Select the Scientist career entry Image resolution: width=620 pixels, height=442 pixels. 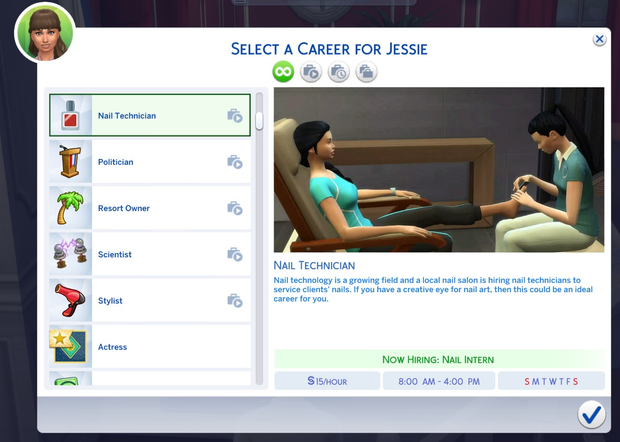click(149, 254)
